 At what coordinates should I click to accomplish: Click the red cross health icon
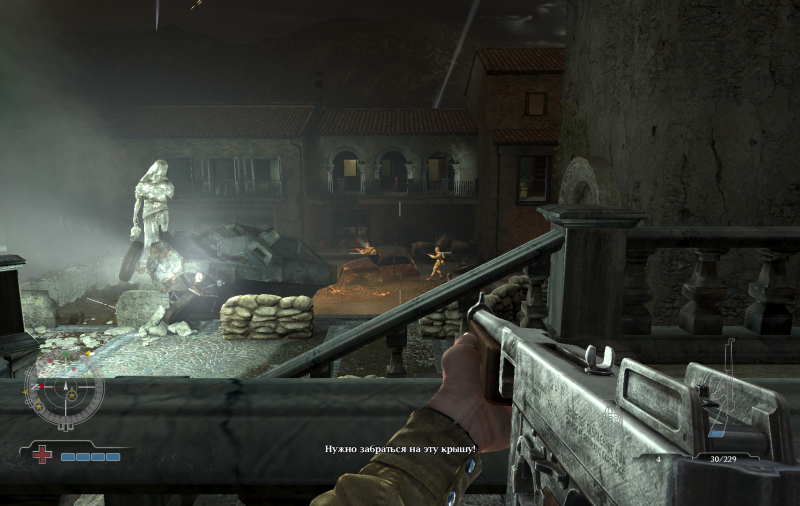click(x=43, y=455)
